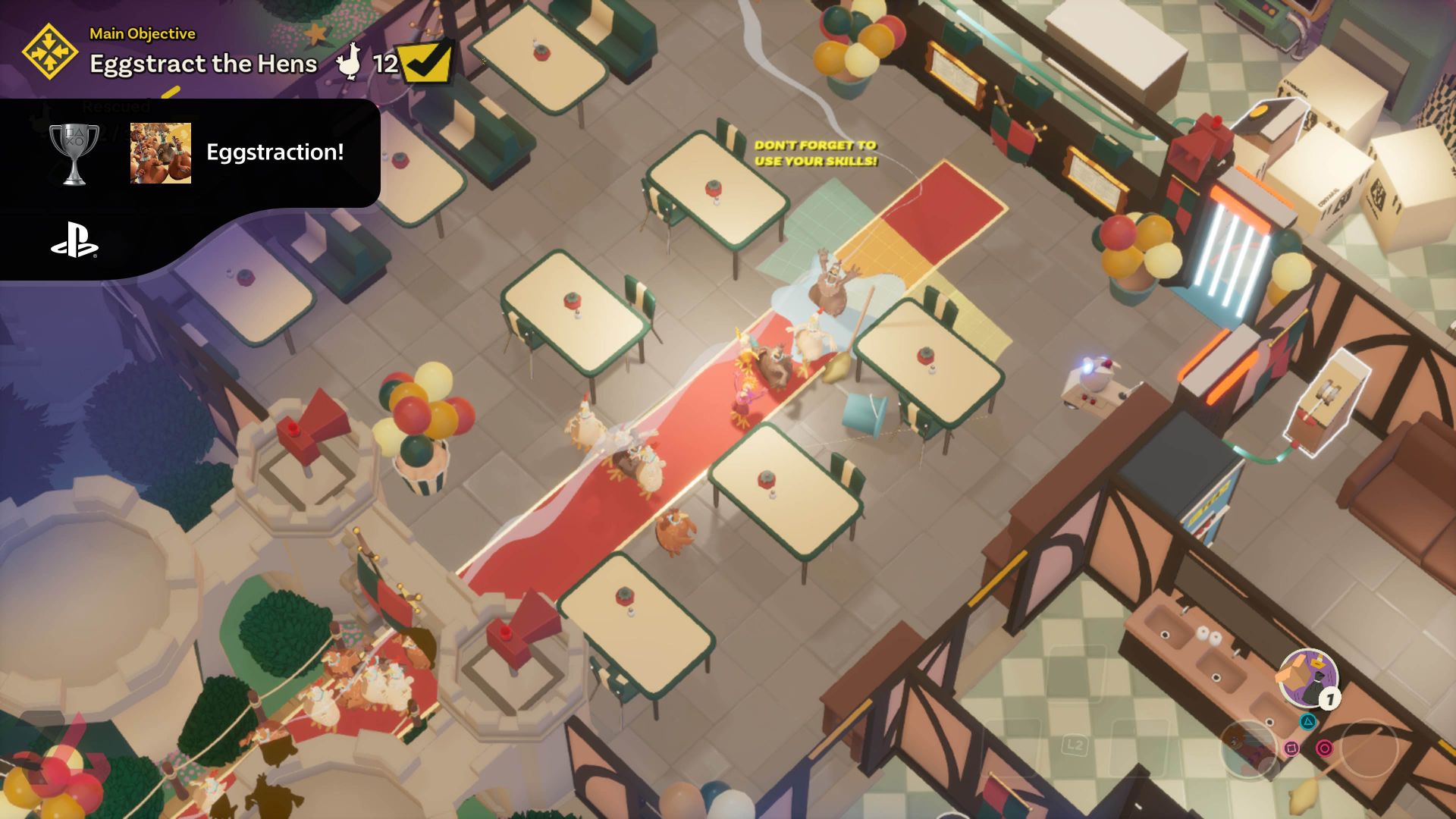This screenshot has height=819, width=1456.
Task: Select the Eggstract the Hens main objective
Action: (x=203, y=64)
